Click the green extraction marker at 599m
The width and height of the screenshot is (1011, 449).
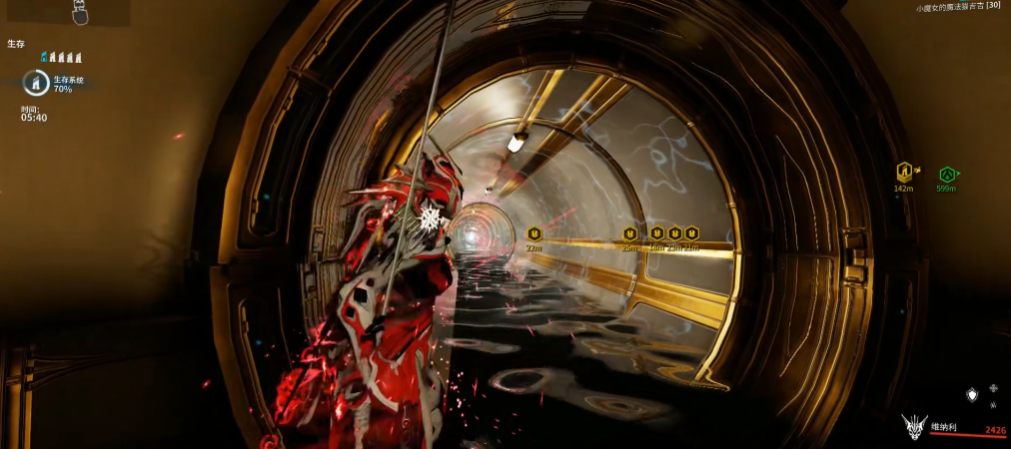(946, 174)
